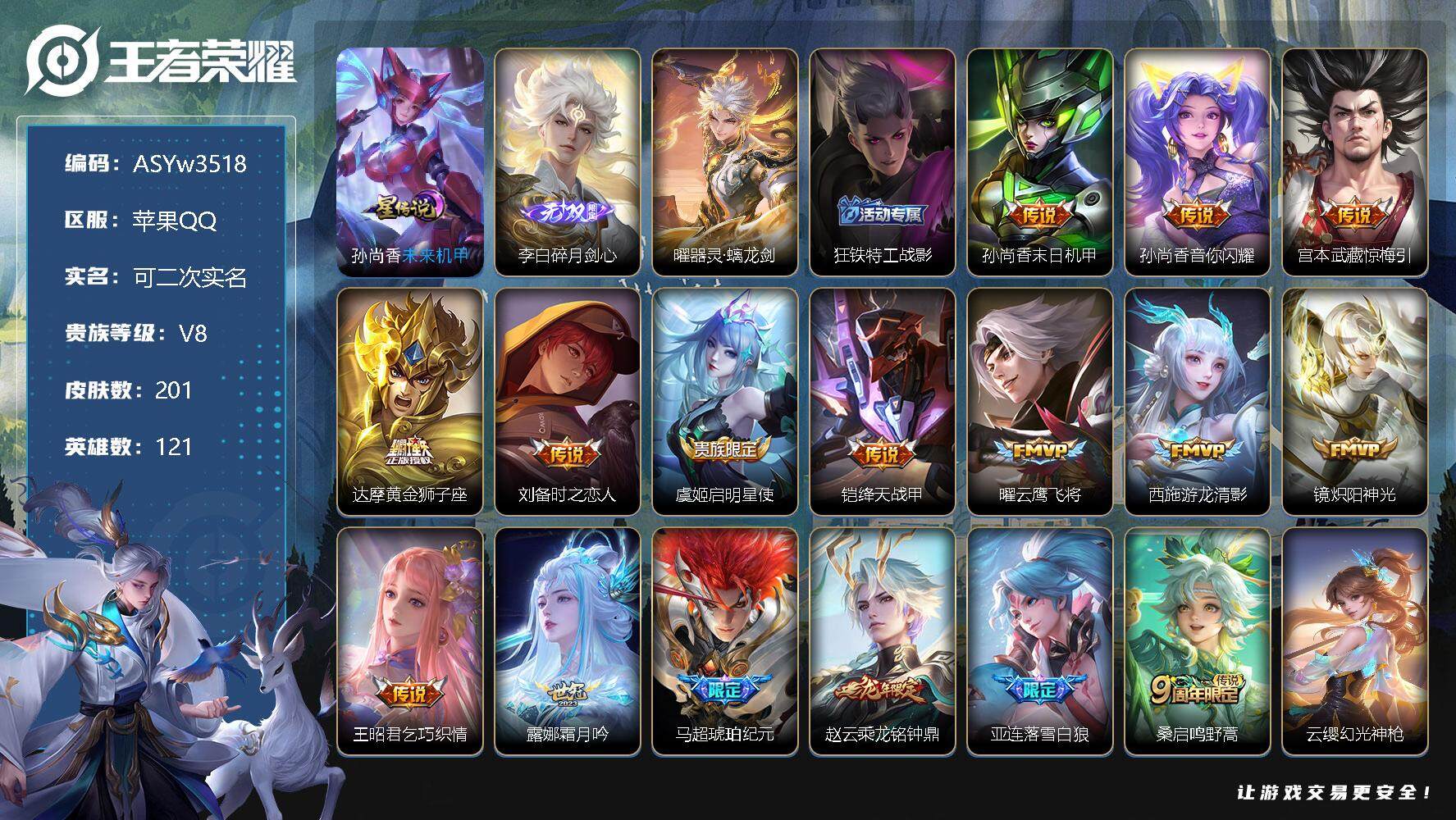Choose the 李白碎月剑心 skin card
This screenshot has width=1456, height=820.
[568, 162]
